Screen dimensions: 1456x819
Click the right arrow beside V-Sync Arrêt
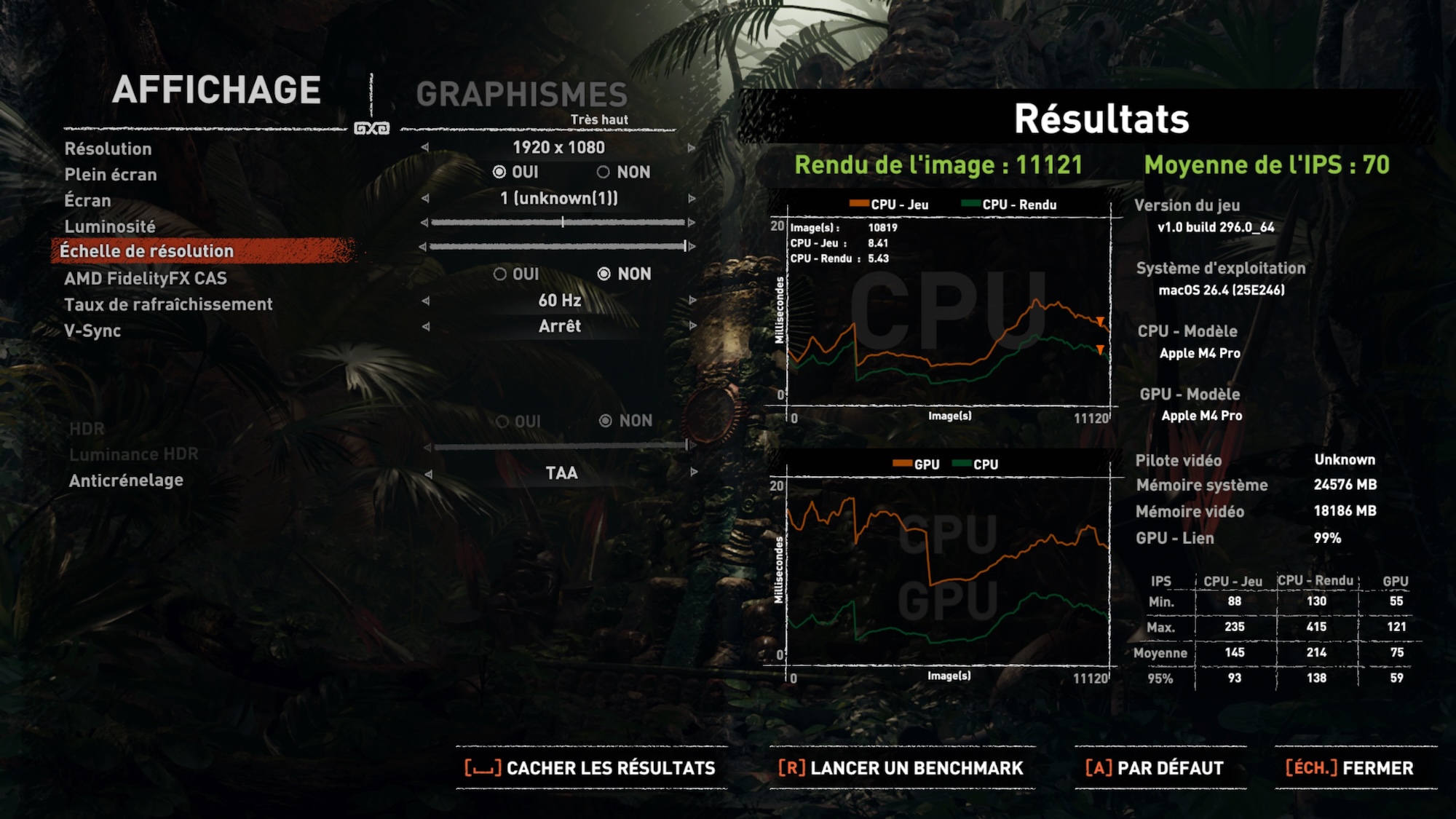pos(692,326)
